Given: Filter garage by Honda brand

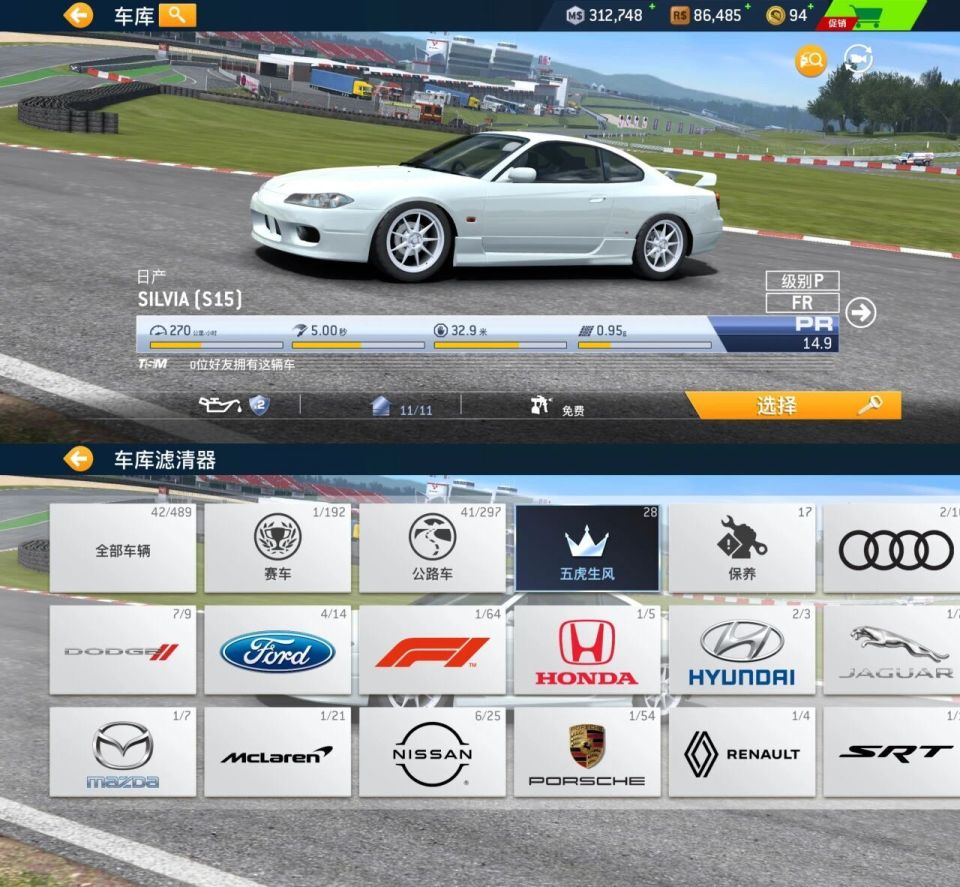Looking at the screenshot, I should tap(587, 651).
